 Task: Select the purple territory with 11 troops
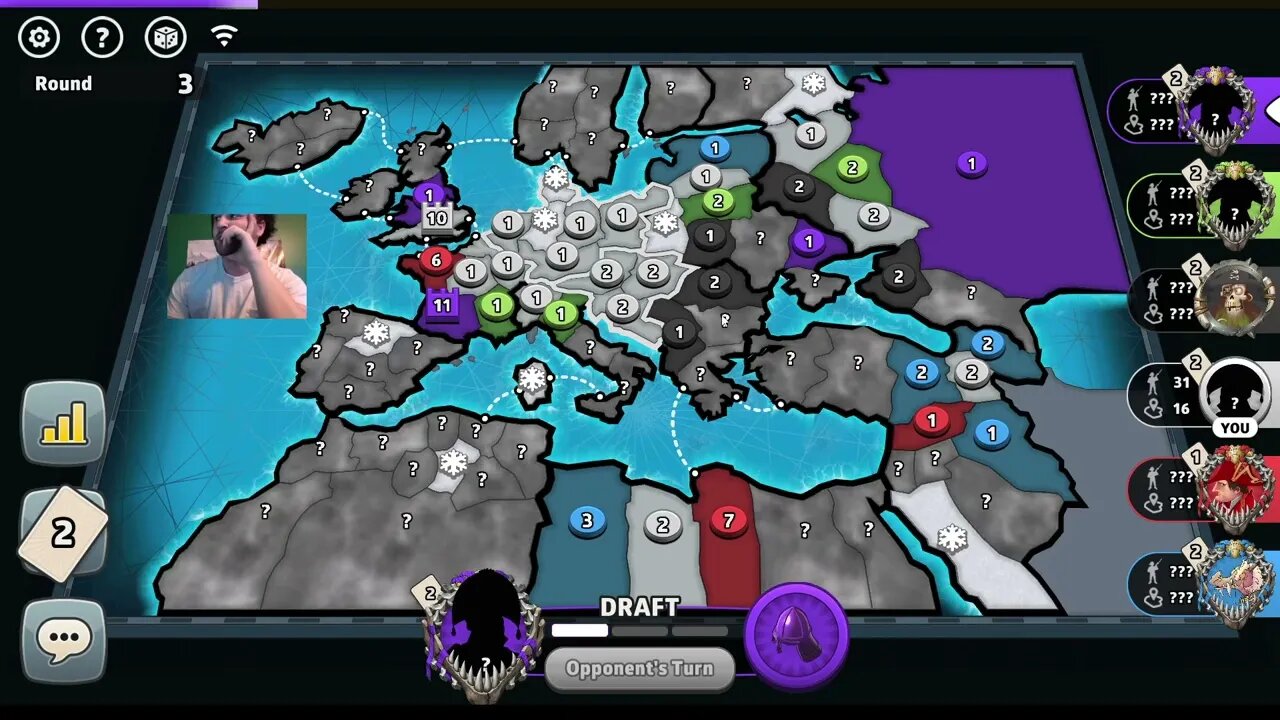click(442, 305)
